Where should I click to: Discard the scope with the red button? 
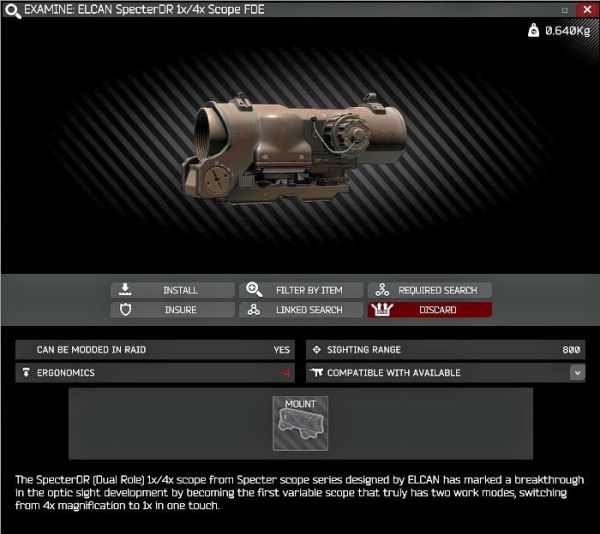click(x=430, y=310)
